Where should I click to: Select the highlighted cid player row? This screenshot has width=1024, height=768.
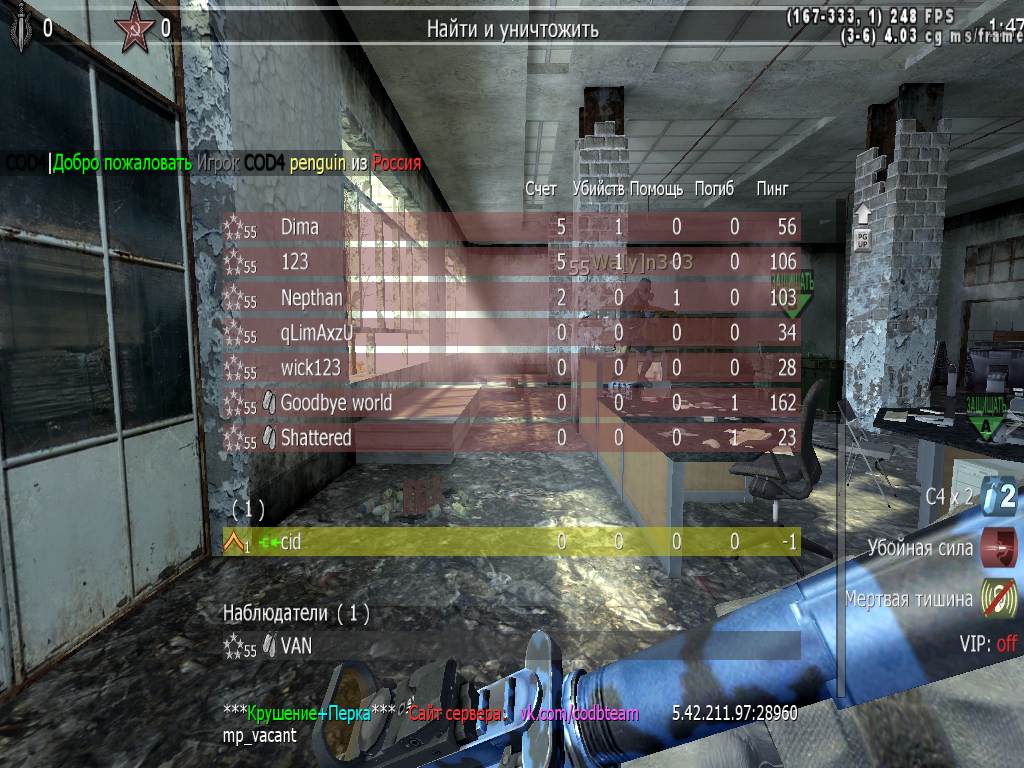click(x=510, y=542)
